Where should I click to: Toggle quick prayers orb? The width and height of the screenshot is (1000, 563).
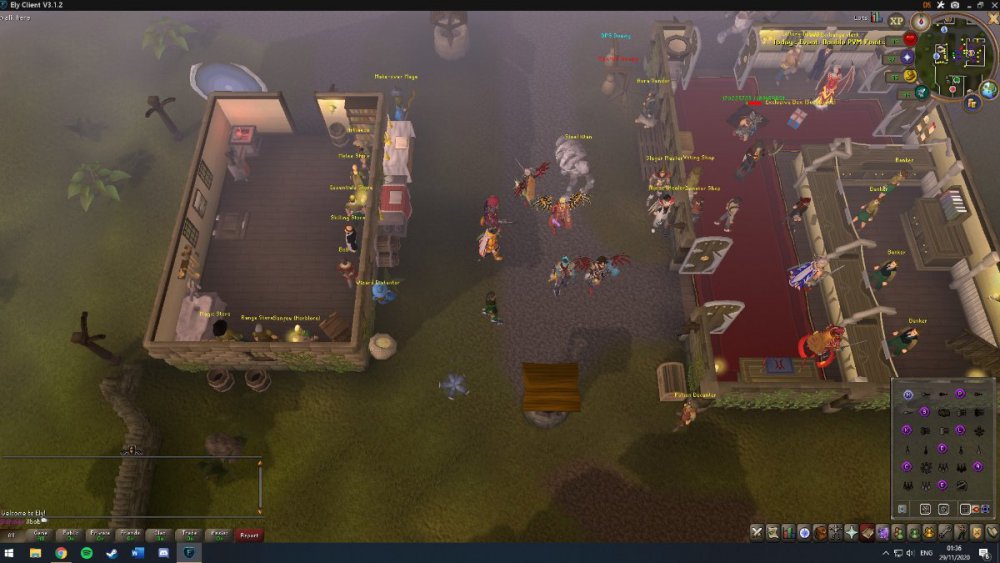click(909, 58)
